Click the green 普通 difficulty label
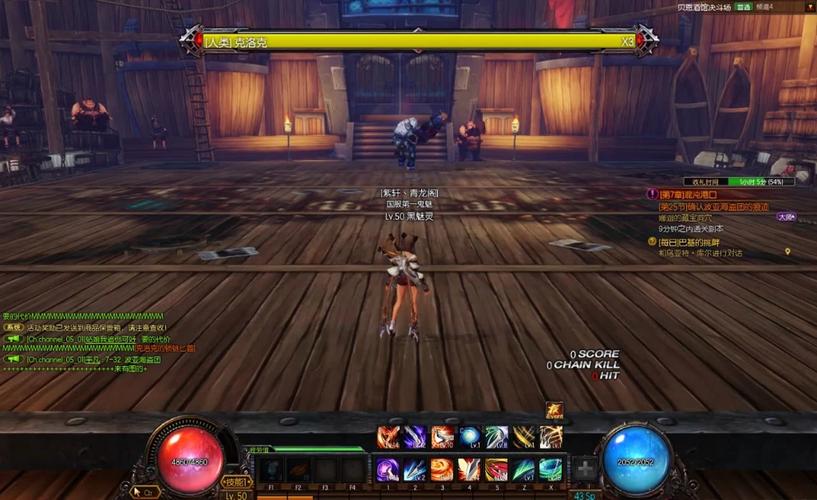 pos(743,7)
